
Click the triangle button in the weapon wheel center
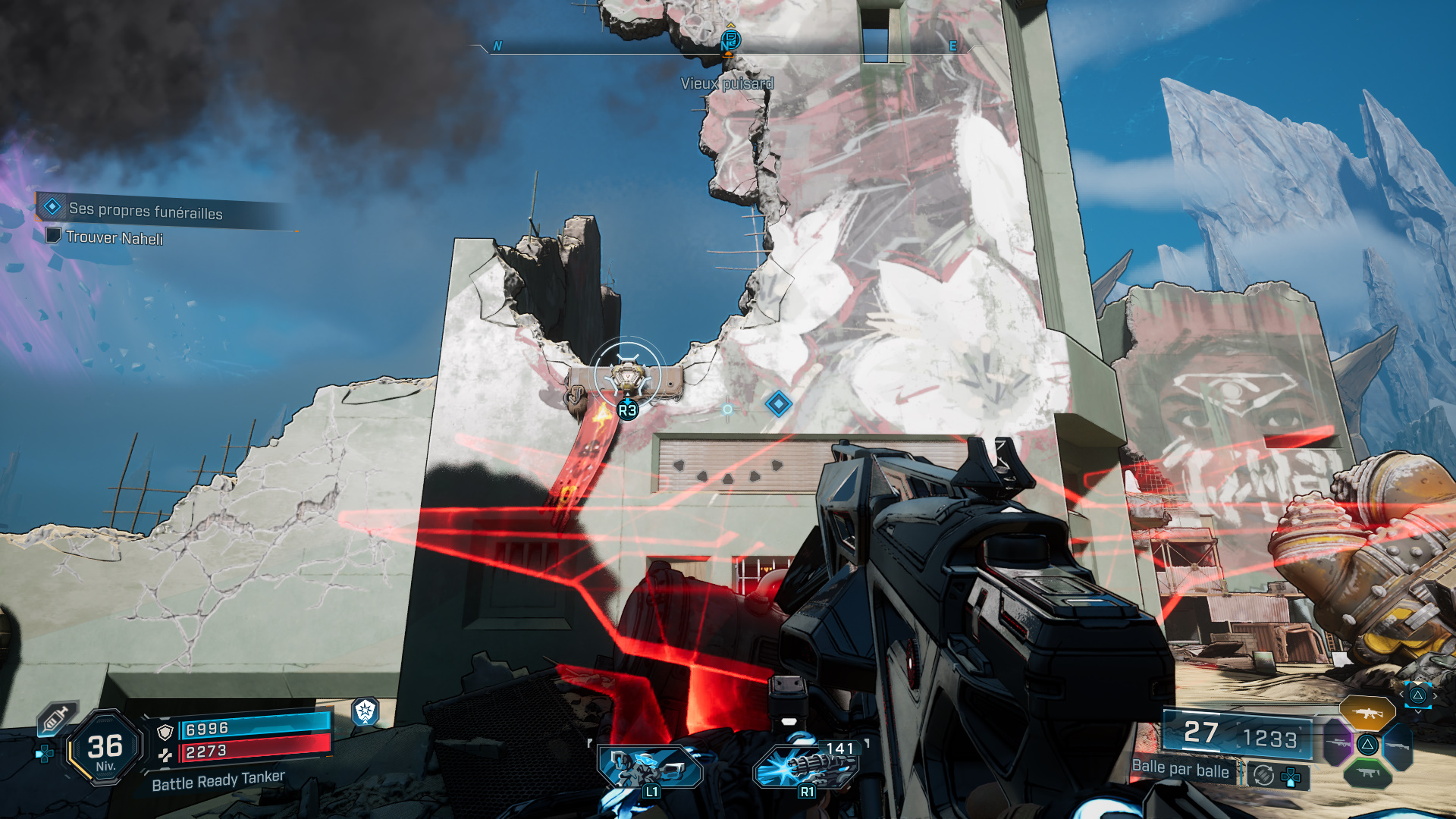[1367, 745]
